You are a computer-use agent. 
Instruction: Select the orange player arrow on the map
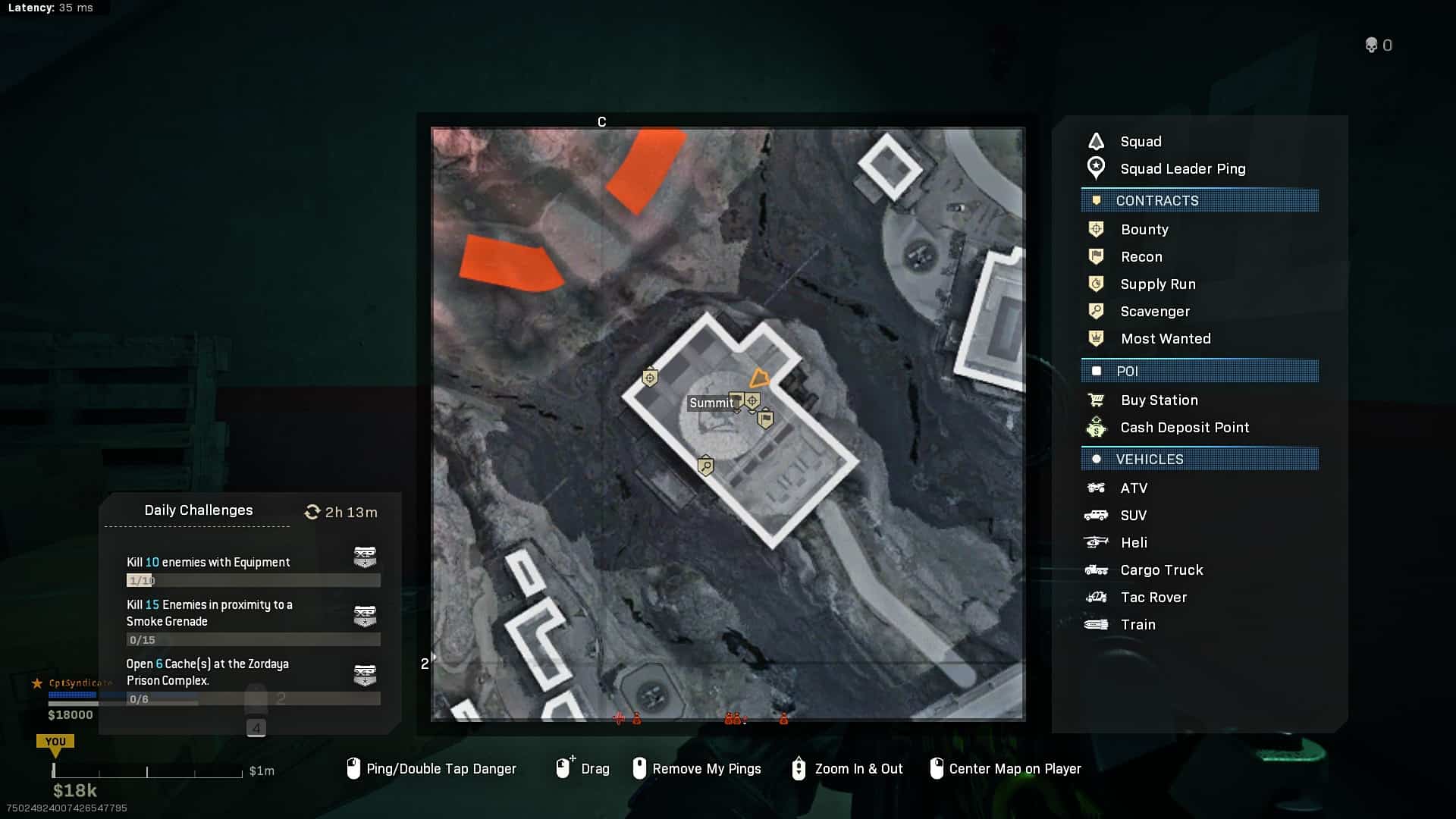(x=759, y=378)
